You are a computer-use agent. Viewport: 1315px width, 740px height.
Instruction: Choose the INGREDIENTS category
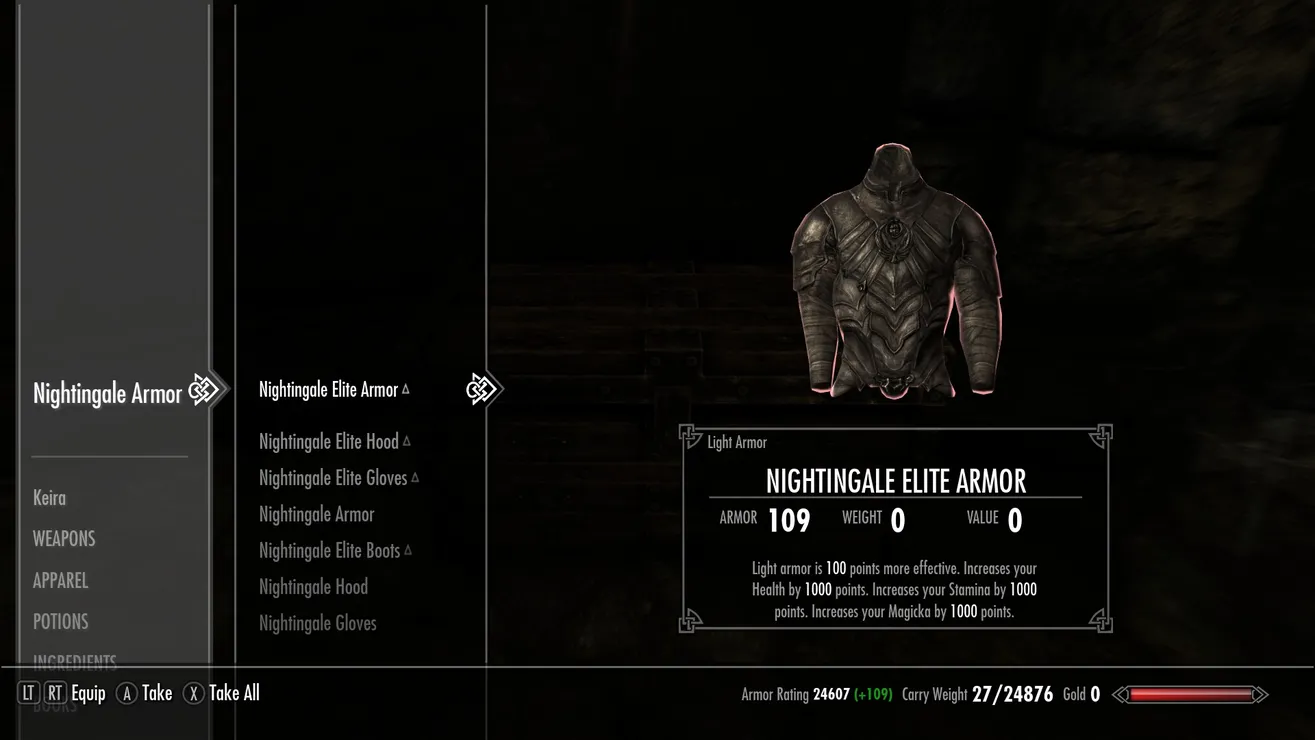click(74, 661)
